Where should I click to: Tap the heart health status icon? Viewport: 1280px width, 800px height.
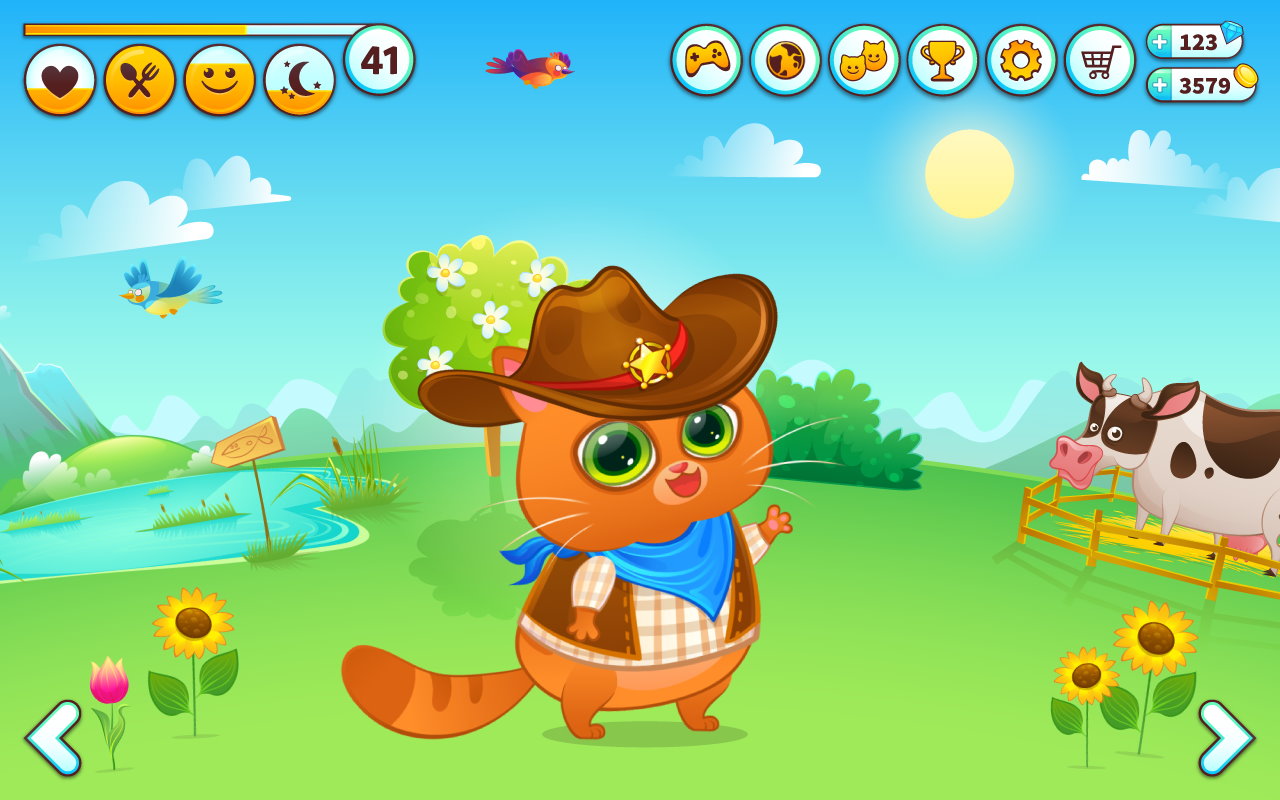[x=60, y=80]
